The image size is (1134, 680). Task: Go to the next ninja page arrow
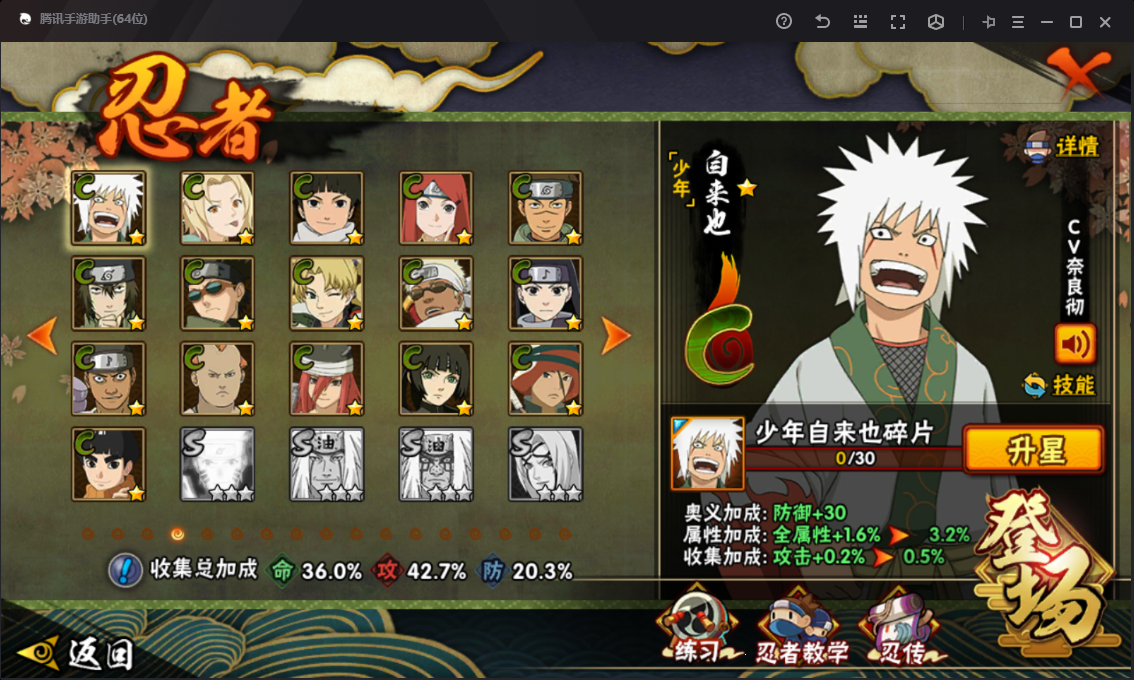pyautogui.click(x=616, y=337)
